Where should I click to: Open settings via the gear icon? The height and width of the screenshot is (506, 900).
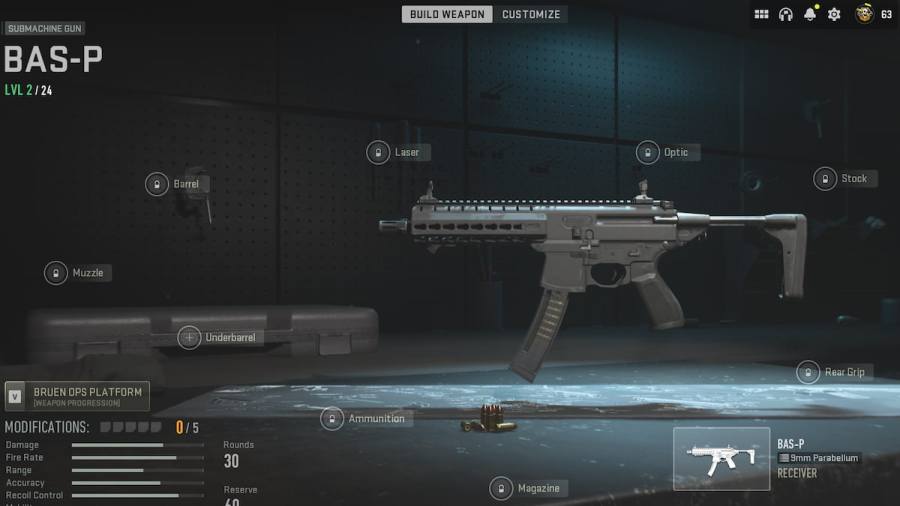point(834,14)
